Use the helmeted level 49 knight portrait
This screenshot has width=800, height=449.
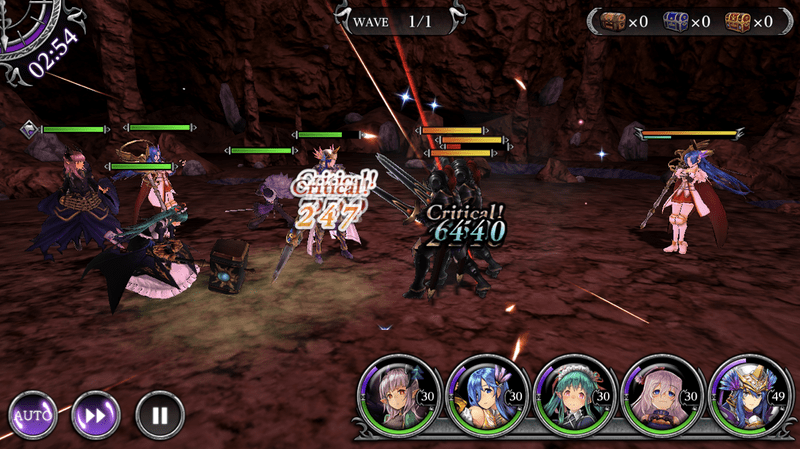742,396
